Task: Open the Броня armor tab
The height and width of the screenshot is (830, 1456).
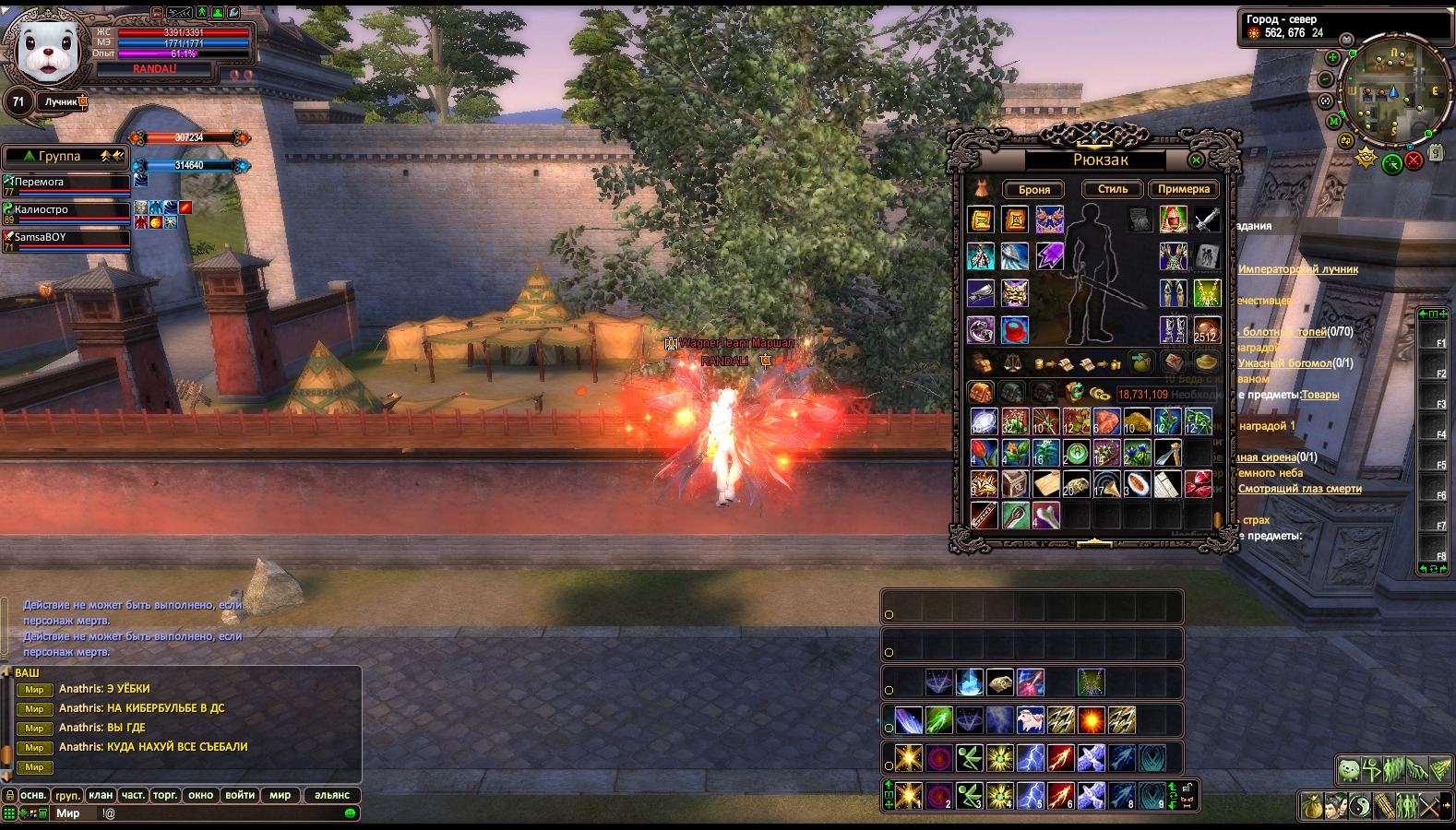Action: [x=1033, y=189]
